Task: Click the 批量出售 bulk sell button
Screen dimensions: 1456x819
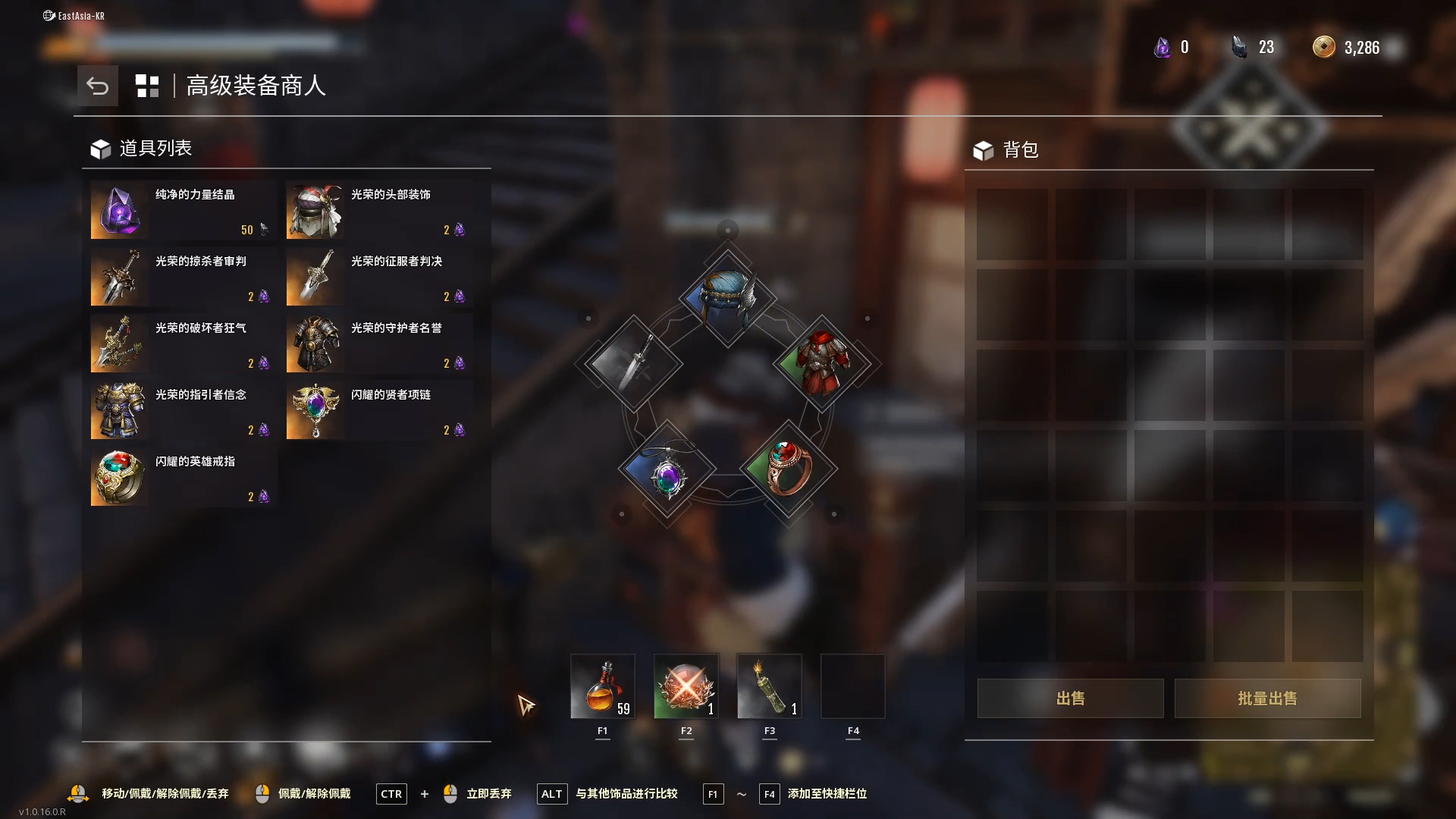Action: point(1267,698)
